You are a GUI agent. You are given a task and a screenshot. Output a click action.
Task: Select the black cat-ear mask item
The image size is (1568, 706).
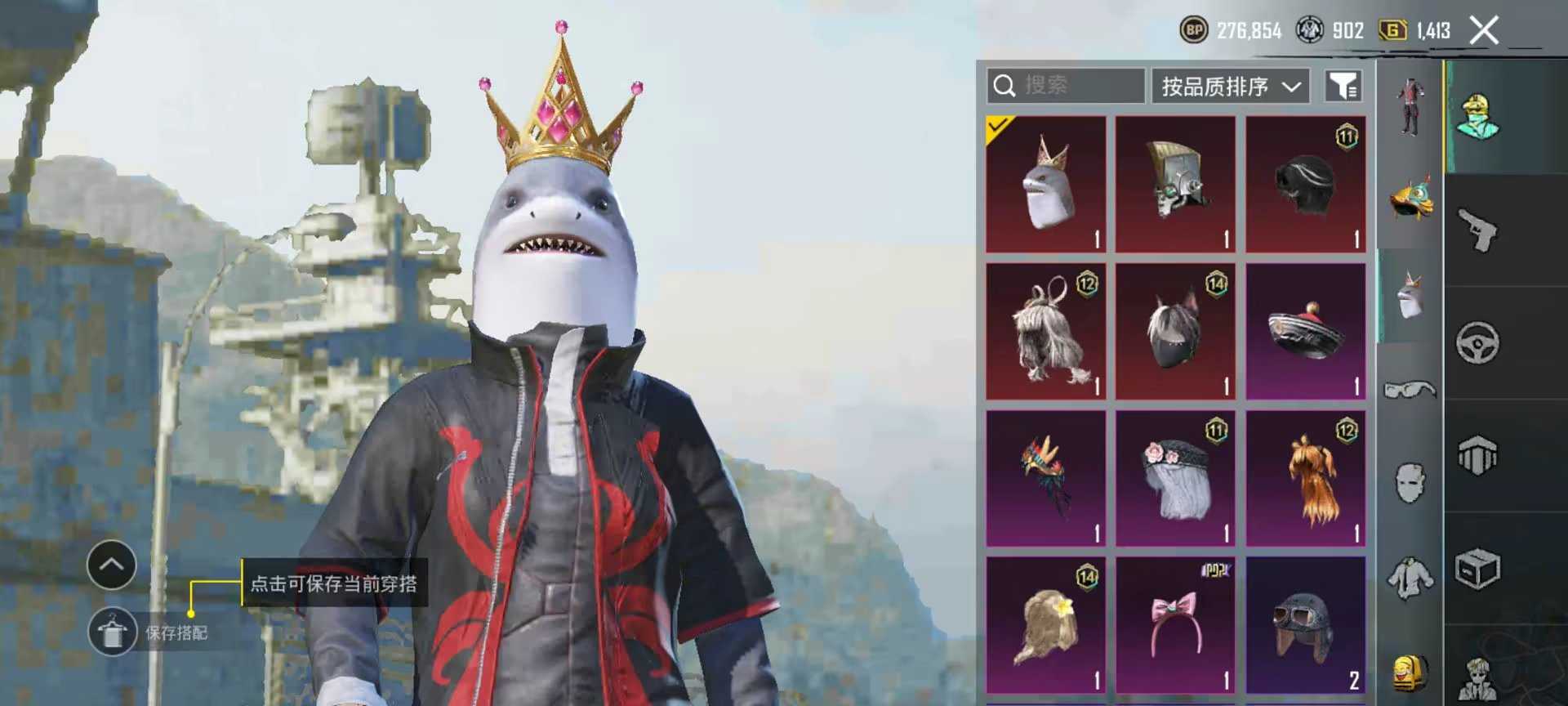pos(1175,331)
